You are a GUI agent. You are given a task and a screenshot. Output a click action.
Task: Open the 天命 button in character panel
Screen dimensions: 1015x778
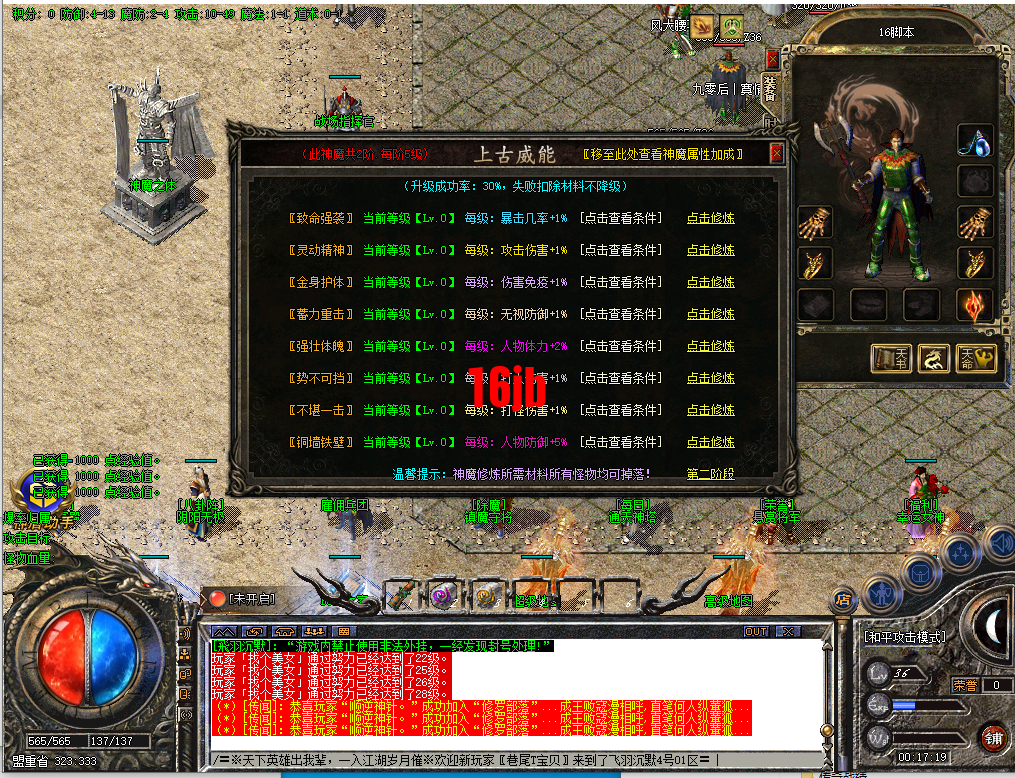click(978, 359)
